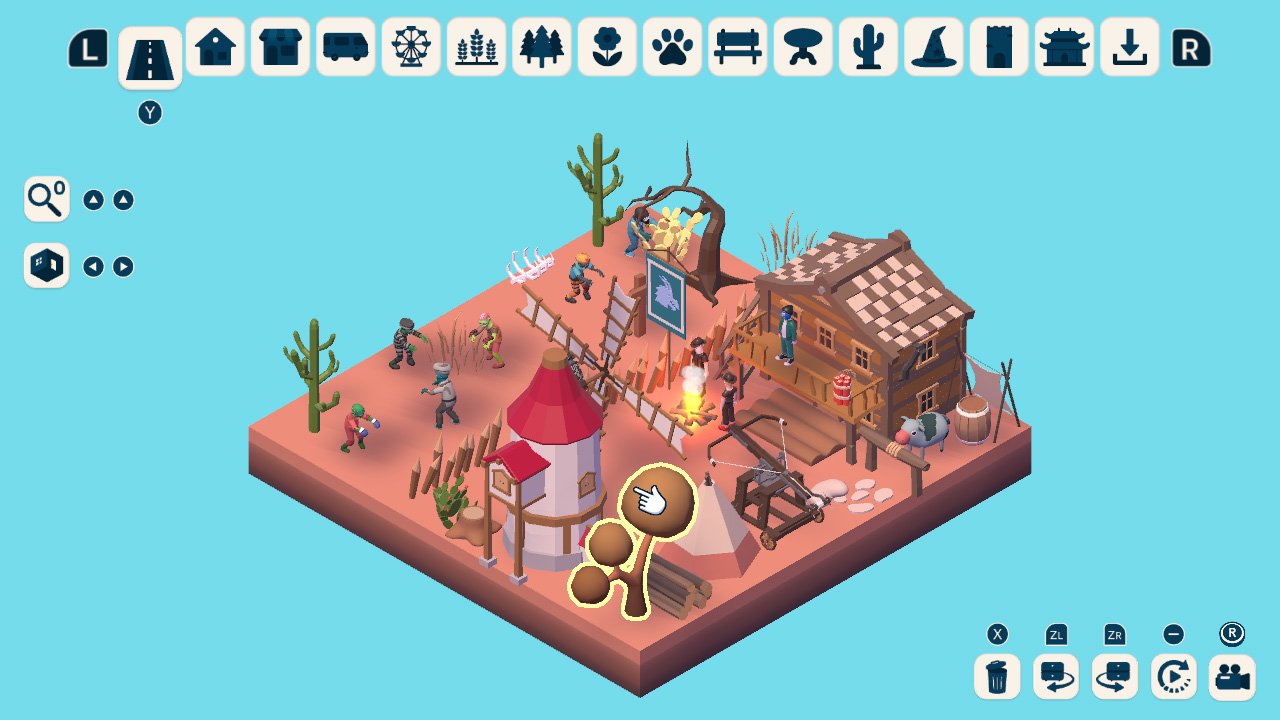Screen dimensions: 1280x720
Task: Select the witch hat category
Action: click(933, 46)
